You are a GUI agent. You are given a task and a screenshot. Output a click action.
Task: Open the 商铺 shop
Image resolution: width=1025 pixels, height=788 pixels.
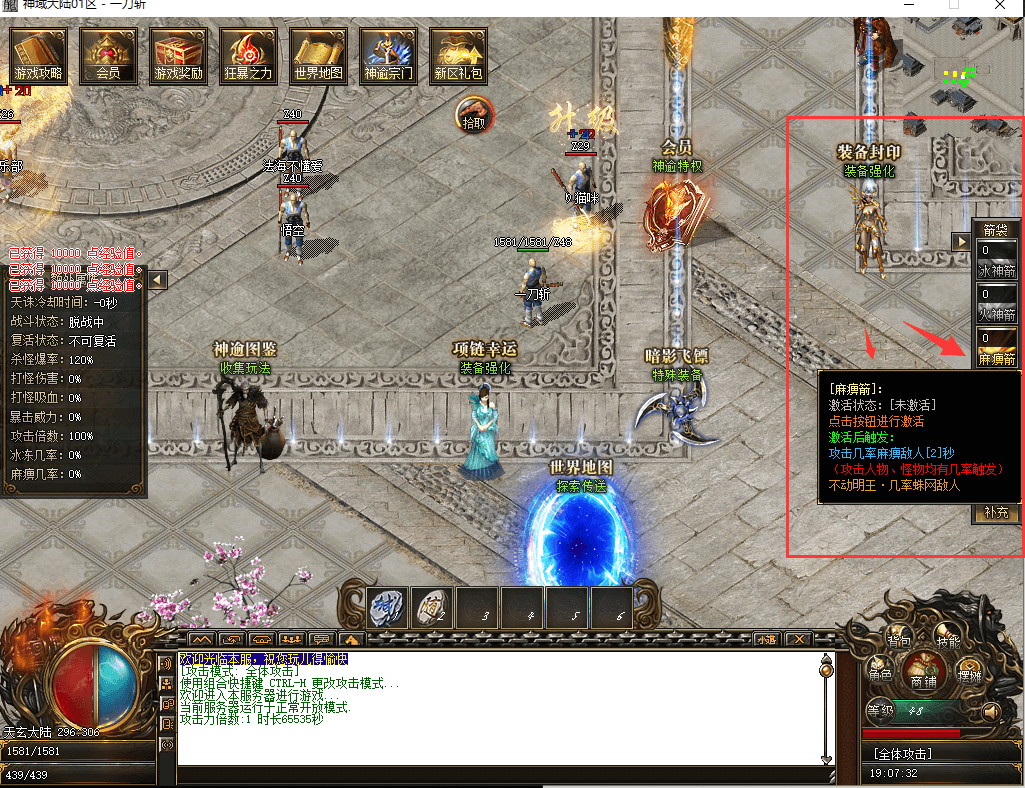(925, 672)
